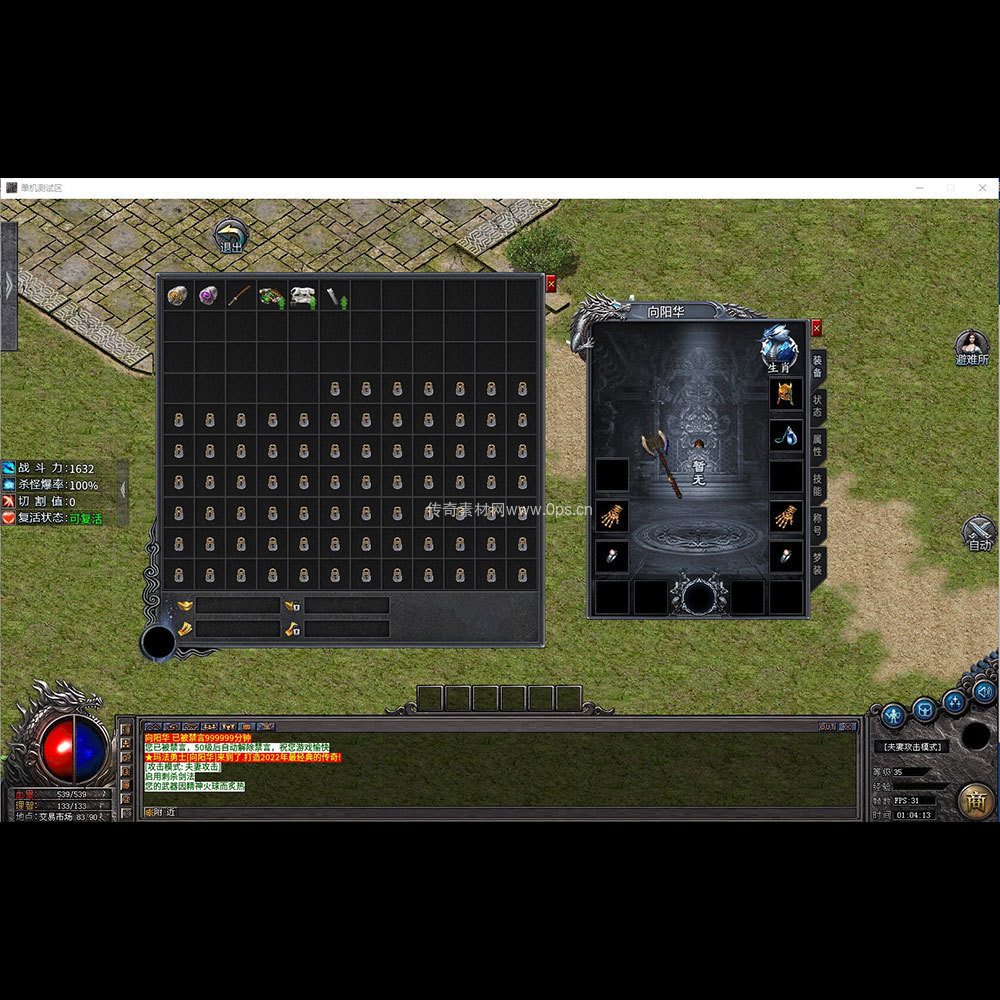Pick the wooden staff in the inventory

[240, 295]
